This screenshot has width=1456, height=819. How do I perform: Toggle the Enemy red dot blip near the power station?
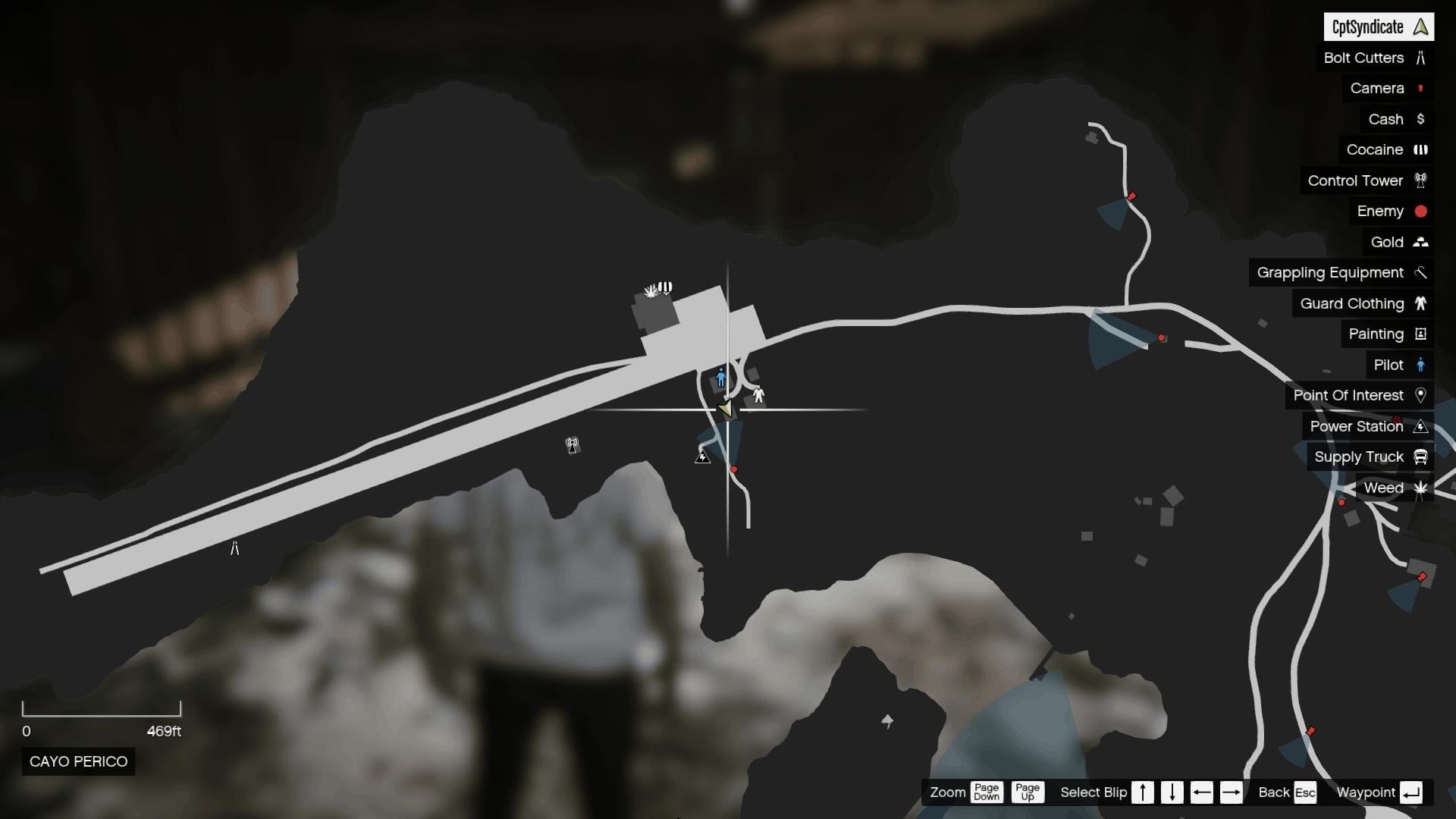coord(733,469)
